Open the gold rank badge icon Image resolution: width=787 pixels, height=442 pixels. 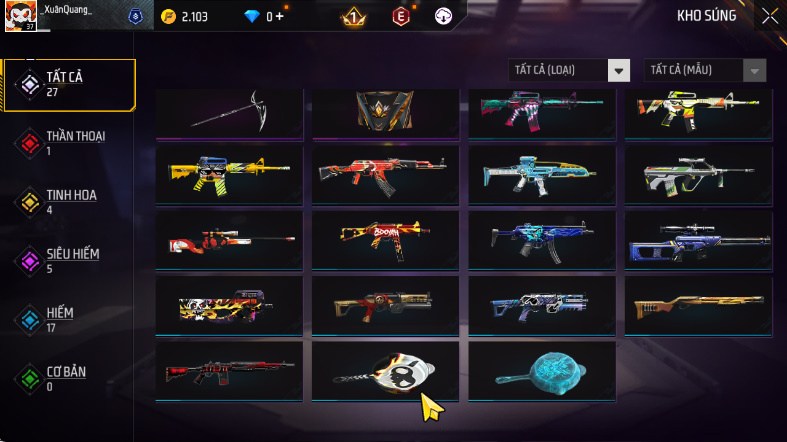353,16
